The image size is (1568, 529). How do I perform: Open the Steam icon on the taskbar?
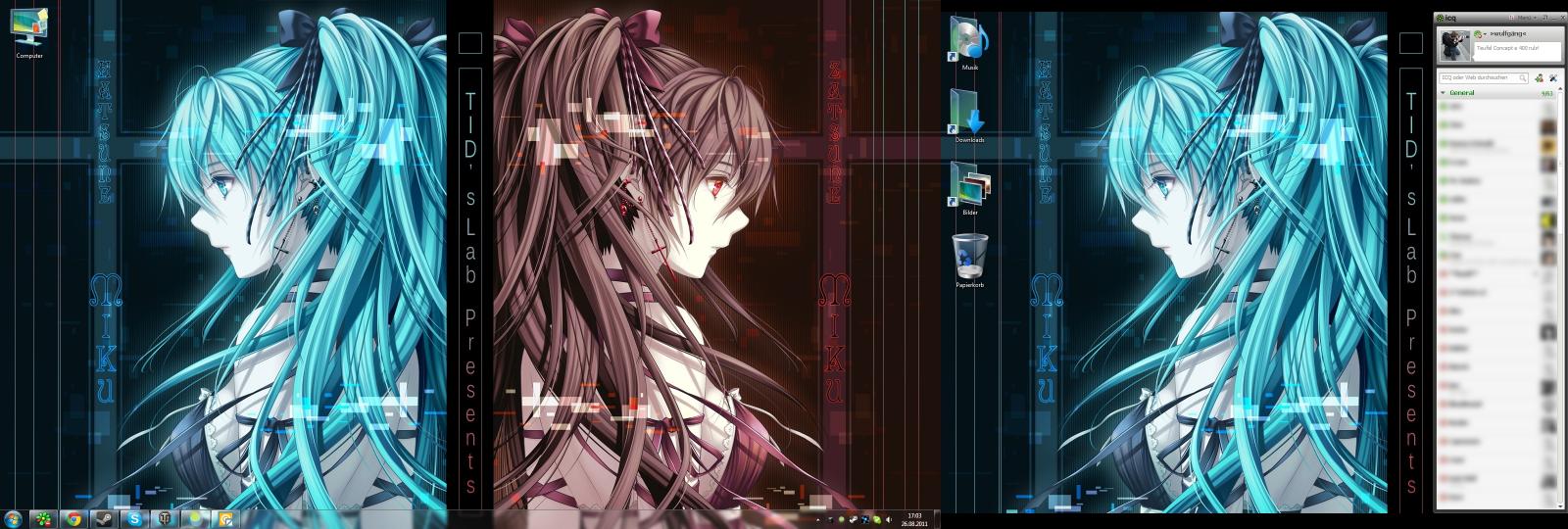(x=103, y=518)
